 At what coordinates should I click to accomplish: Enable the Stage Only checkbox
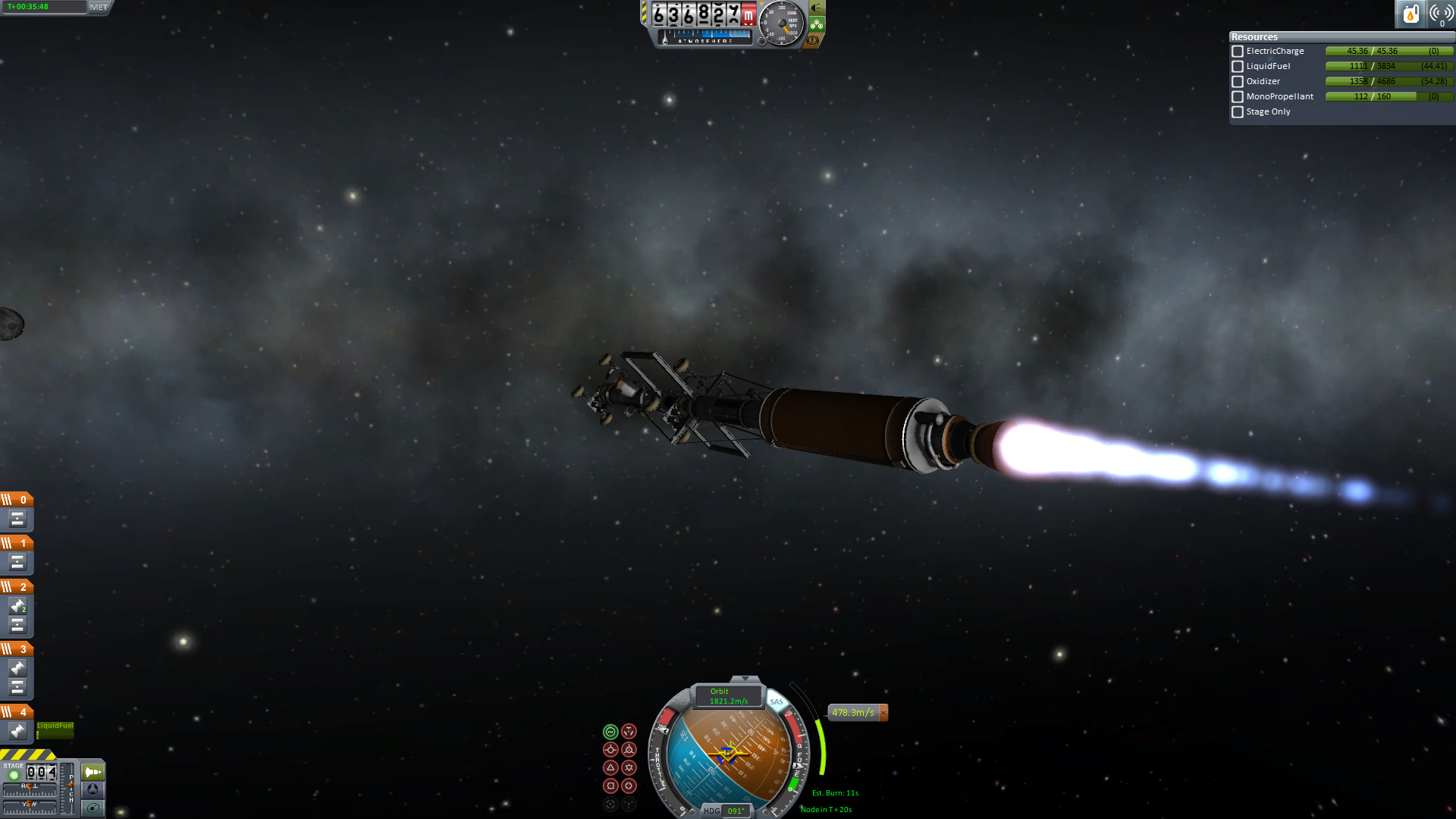coord(1238,112)
